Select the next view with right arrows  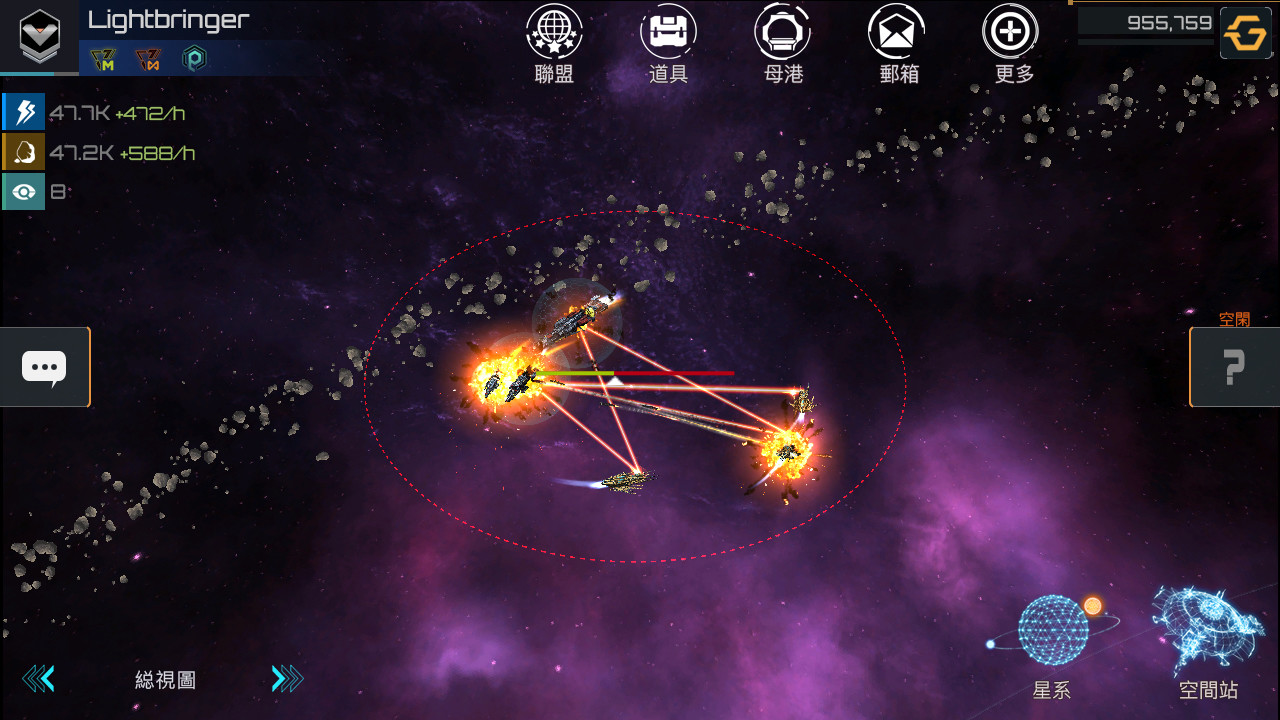287,680
